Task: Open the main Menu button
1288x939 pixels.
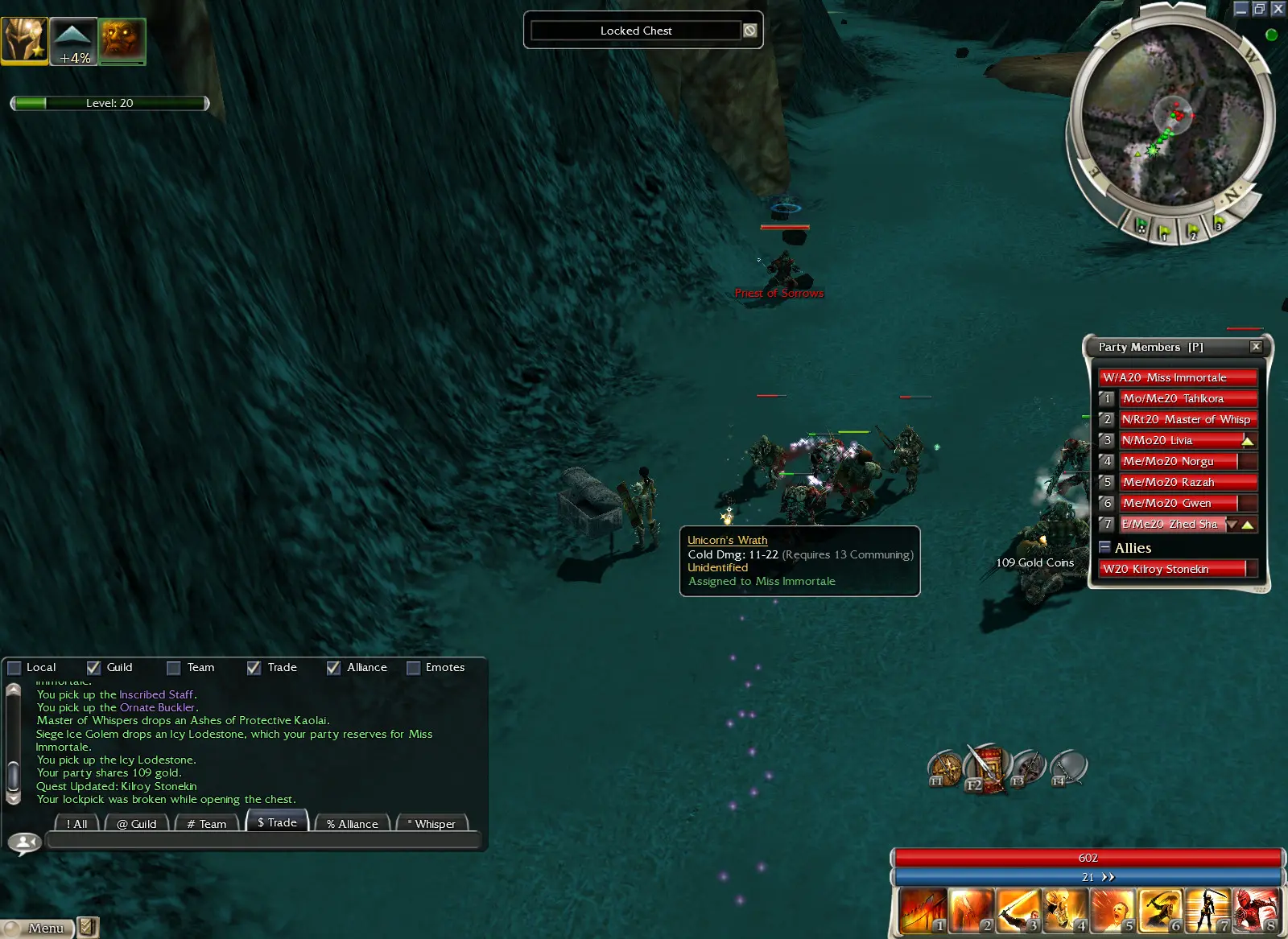Action: [39, 928]
